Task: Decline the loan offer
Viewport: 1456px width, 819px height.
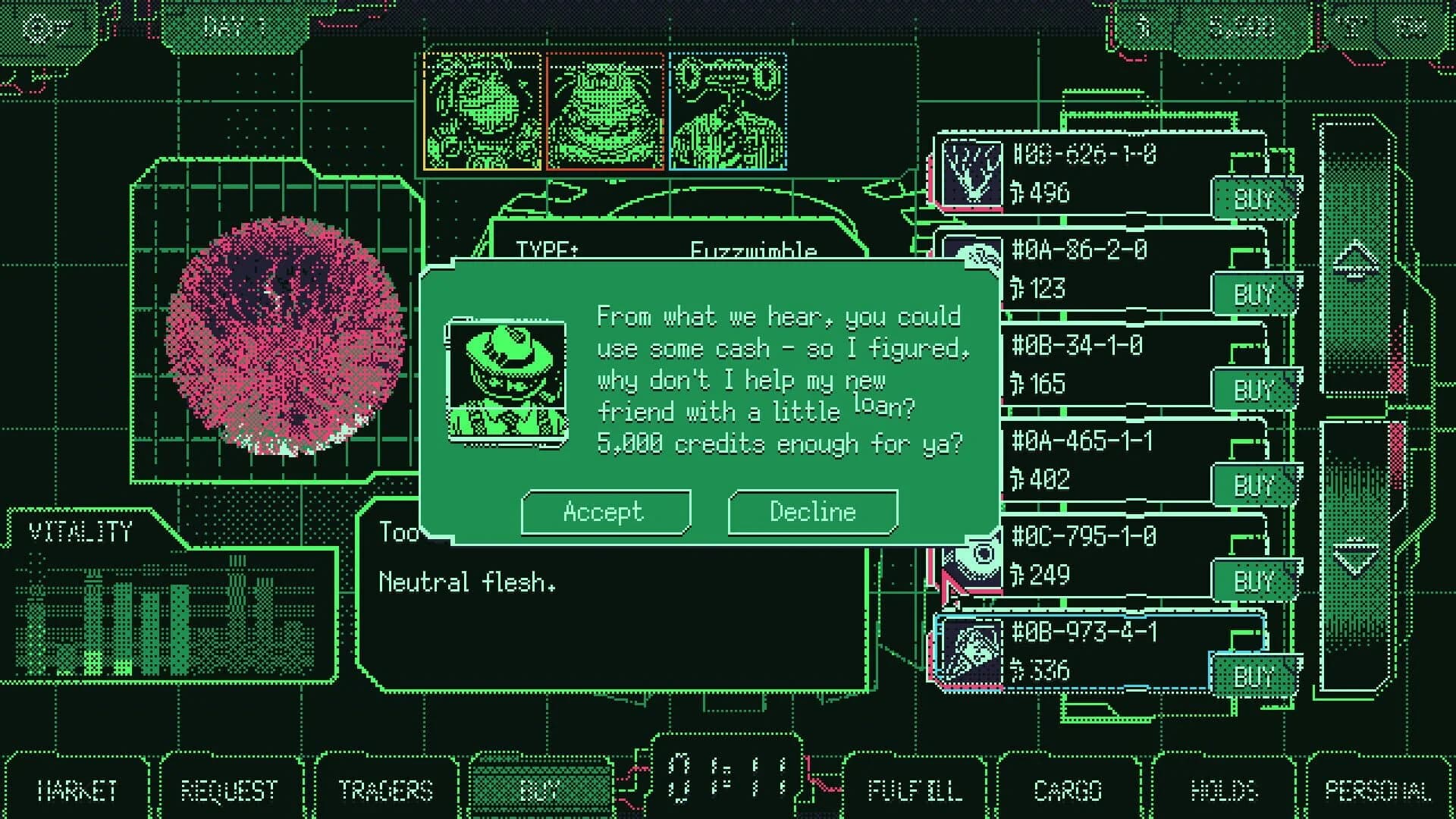Action: (x=812, y=511)
